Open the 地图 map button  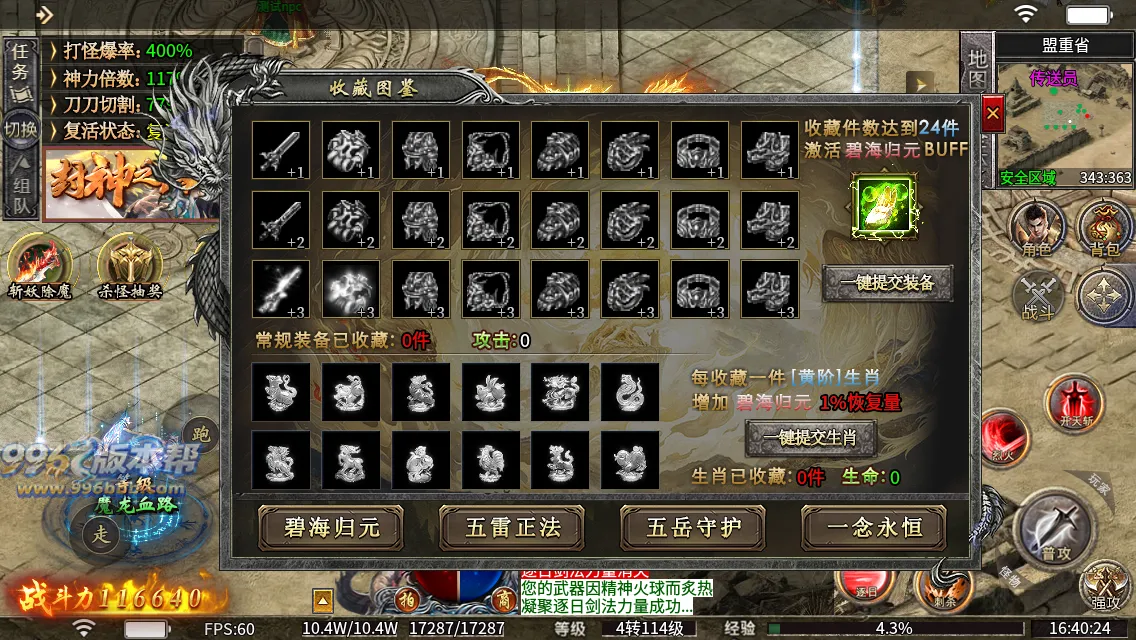click(x=977, y=70)
